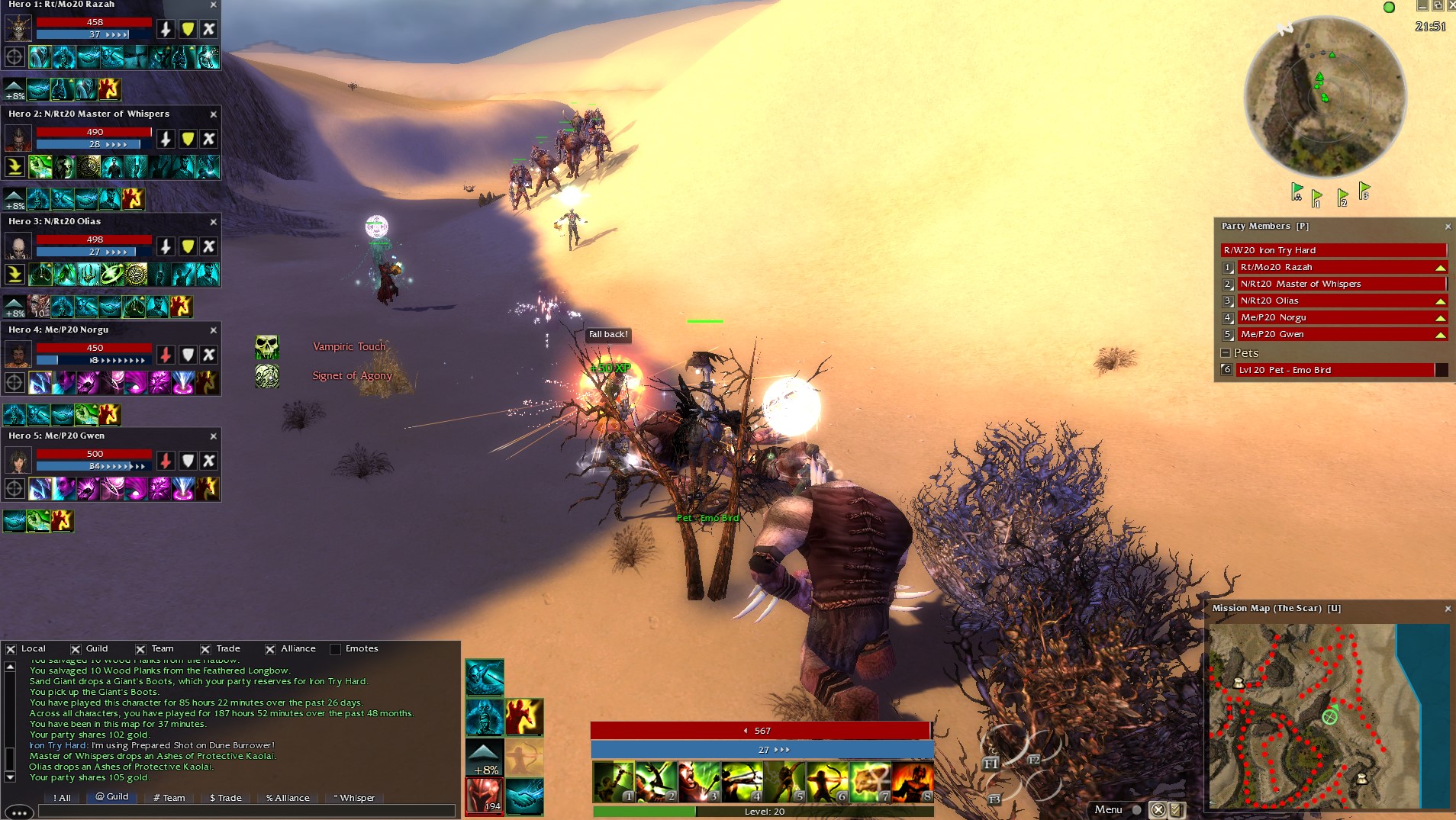Open the Menu button
This screenshot has width=1456, height=820.
(1108, 809)
